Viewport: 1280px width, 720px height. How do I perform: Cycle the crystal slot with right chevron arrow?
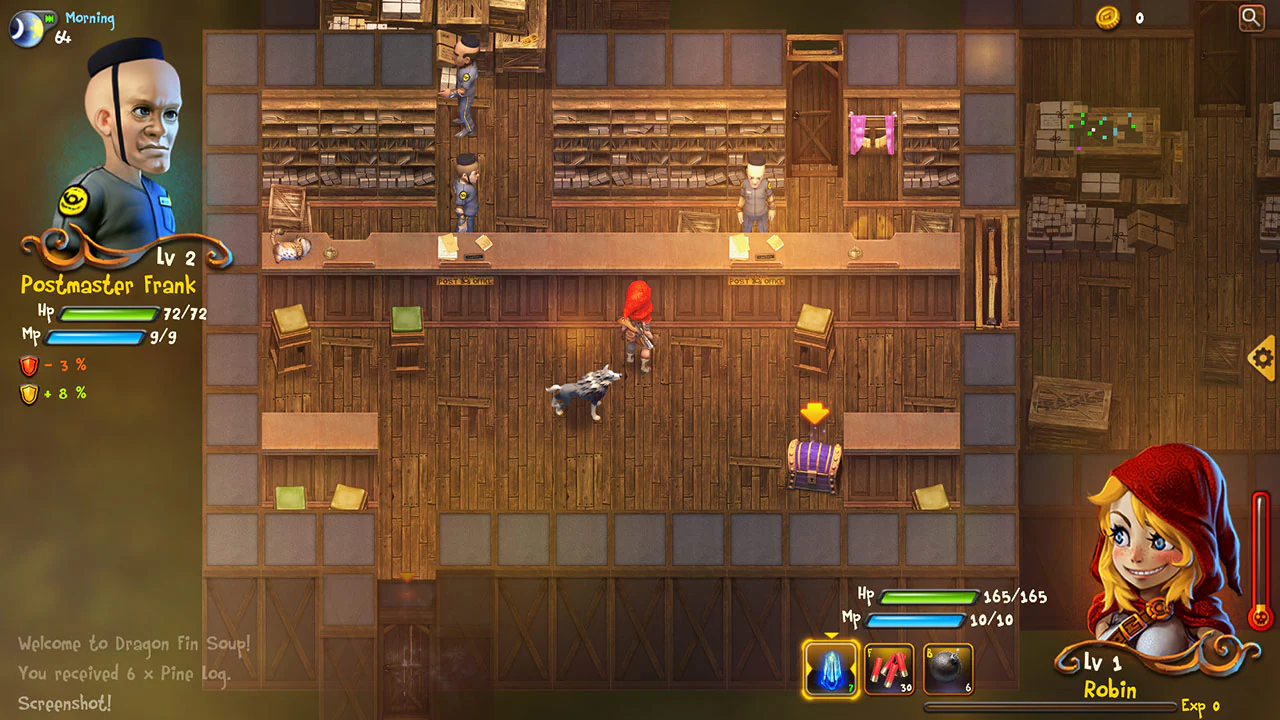pyautogui.click(x=852, y=666)
